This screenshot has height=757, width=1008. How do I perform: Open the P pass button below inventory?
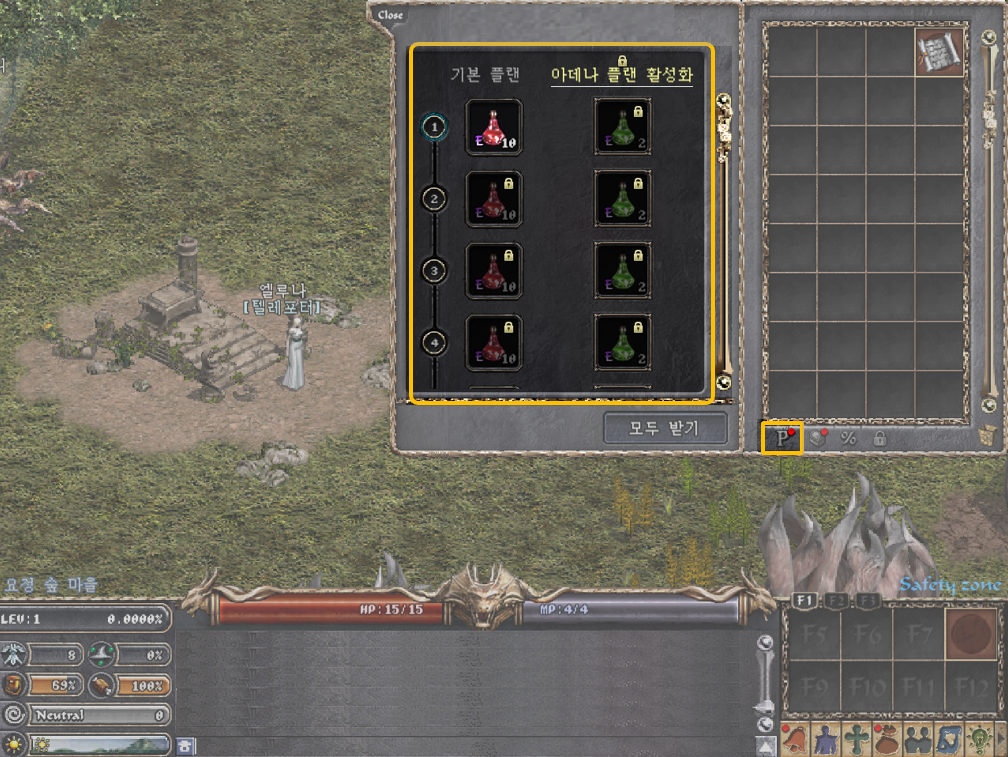[x=782, y=438]
